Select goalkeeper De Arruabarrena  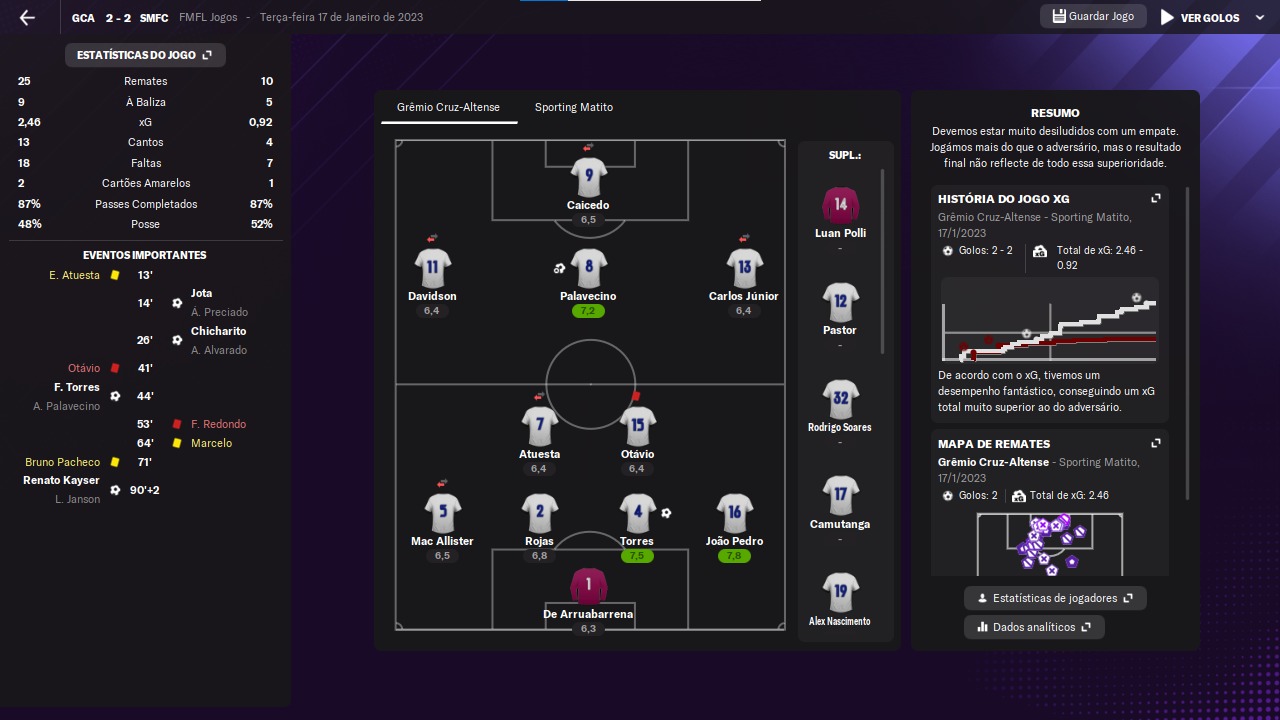588,586
